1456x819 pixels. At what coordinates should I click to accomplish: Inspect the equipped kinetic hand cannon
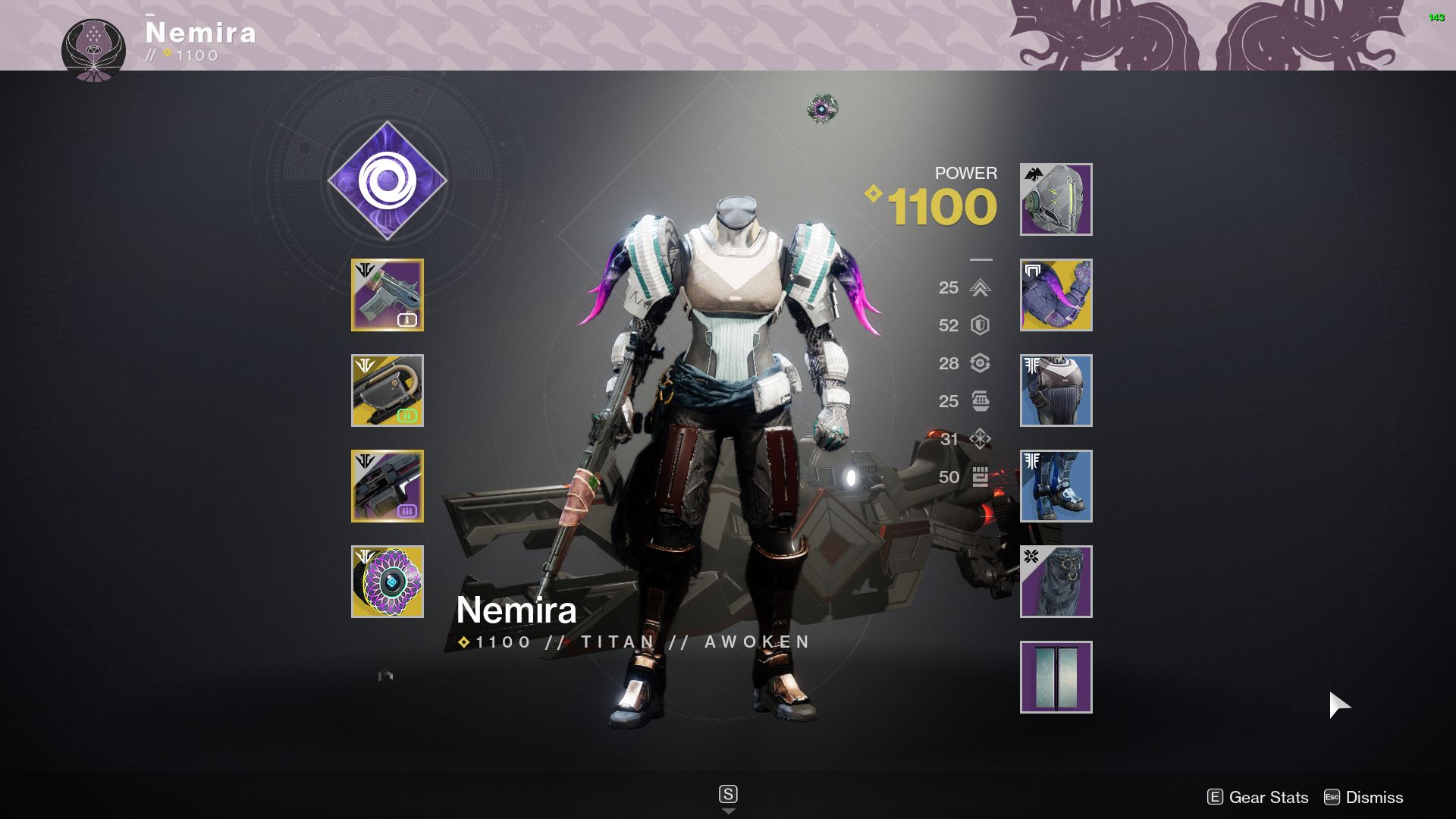click(388, 296)
